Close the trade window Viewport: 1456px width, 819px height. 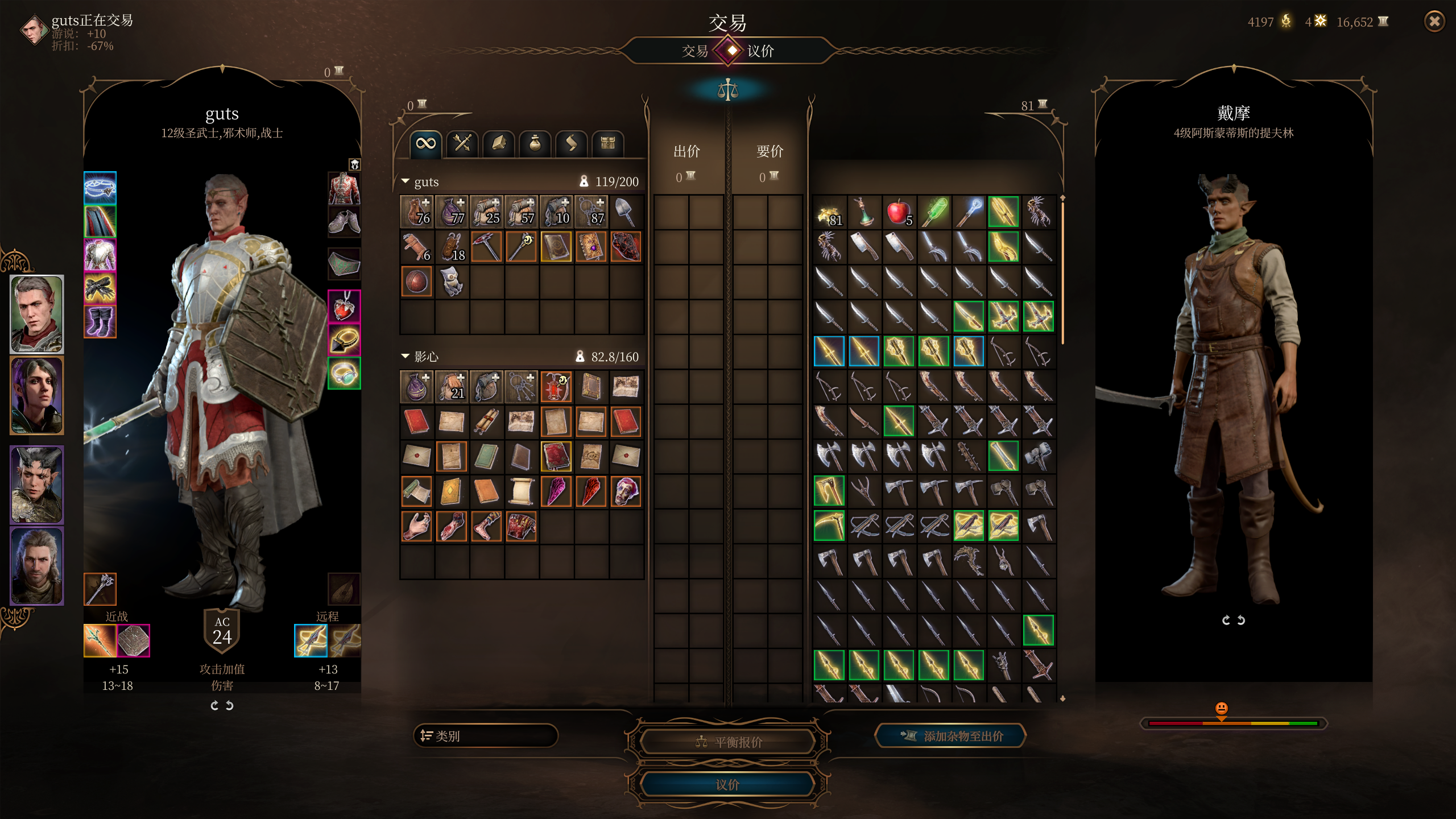coord(1434,22)
